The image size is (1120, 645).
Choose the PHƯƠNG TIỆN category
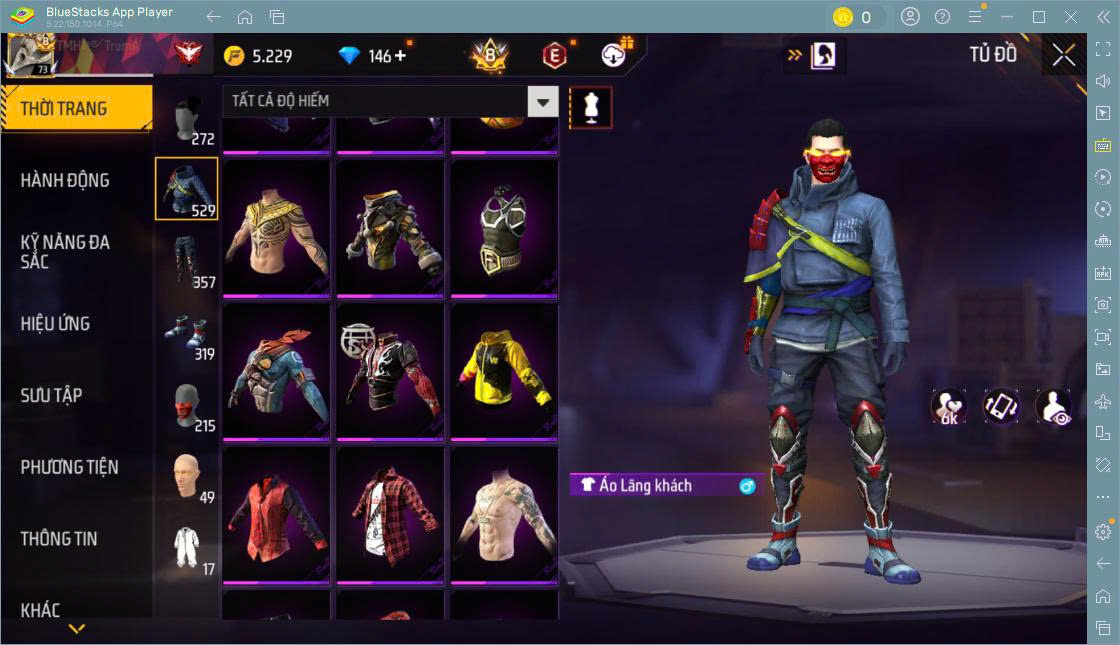click(x=69, y=467)
